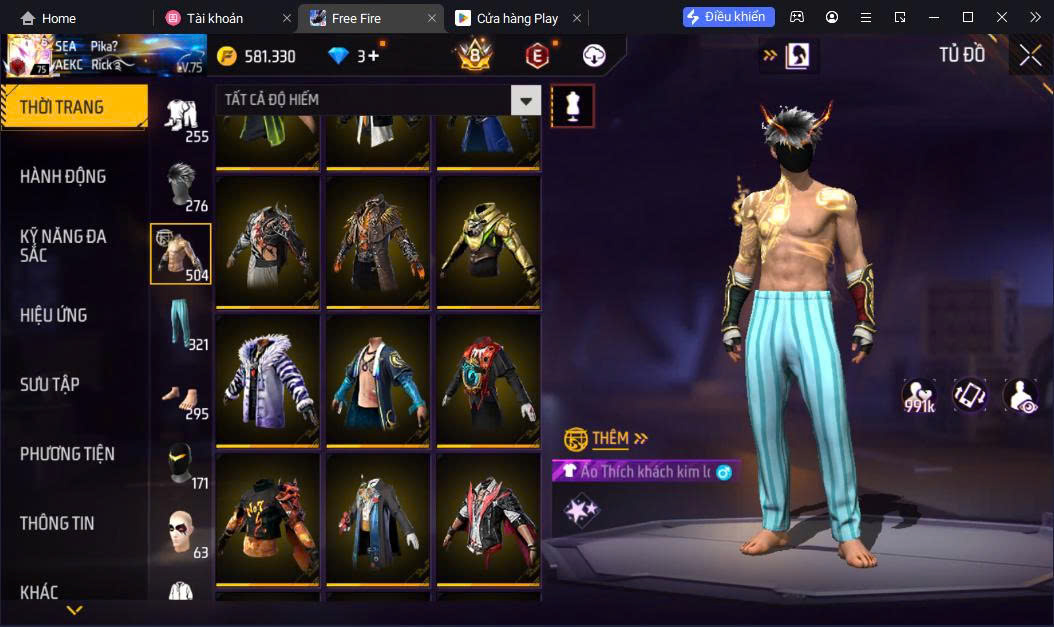Choose the hair category with 276 items
This screenshot has height=627, width=1054.
181,186
